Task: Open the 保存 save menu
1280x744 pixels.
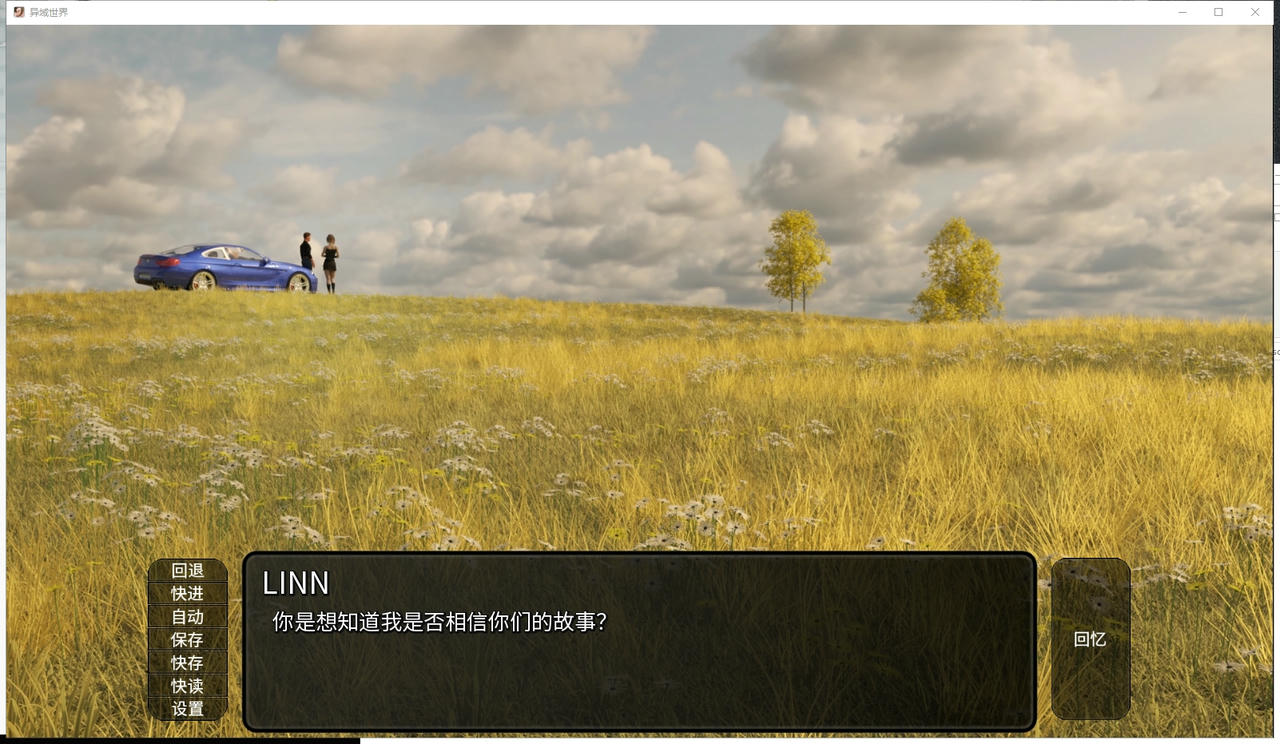Action: [188, 640]
